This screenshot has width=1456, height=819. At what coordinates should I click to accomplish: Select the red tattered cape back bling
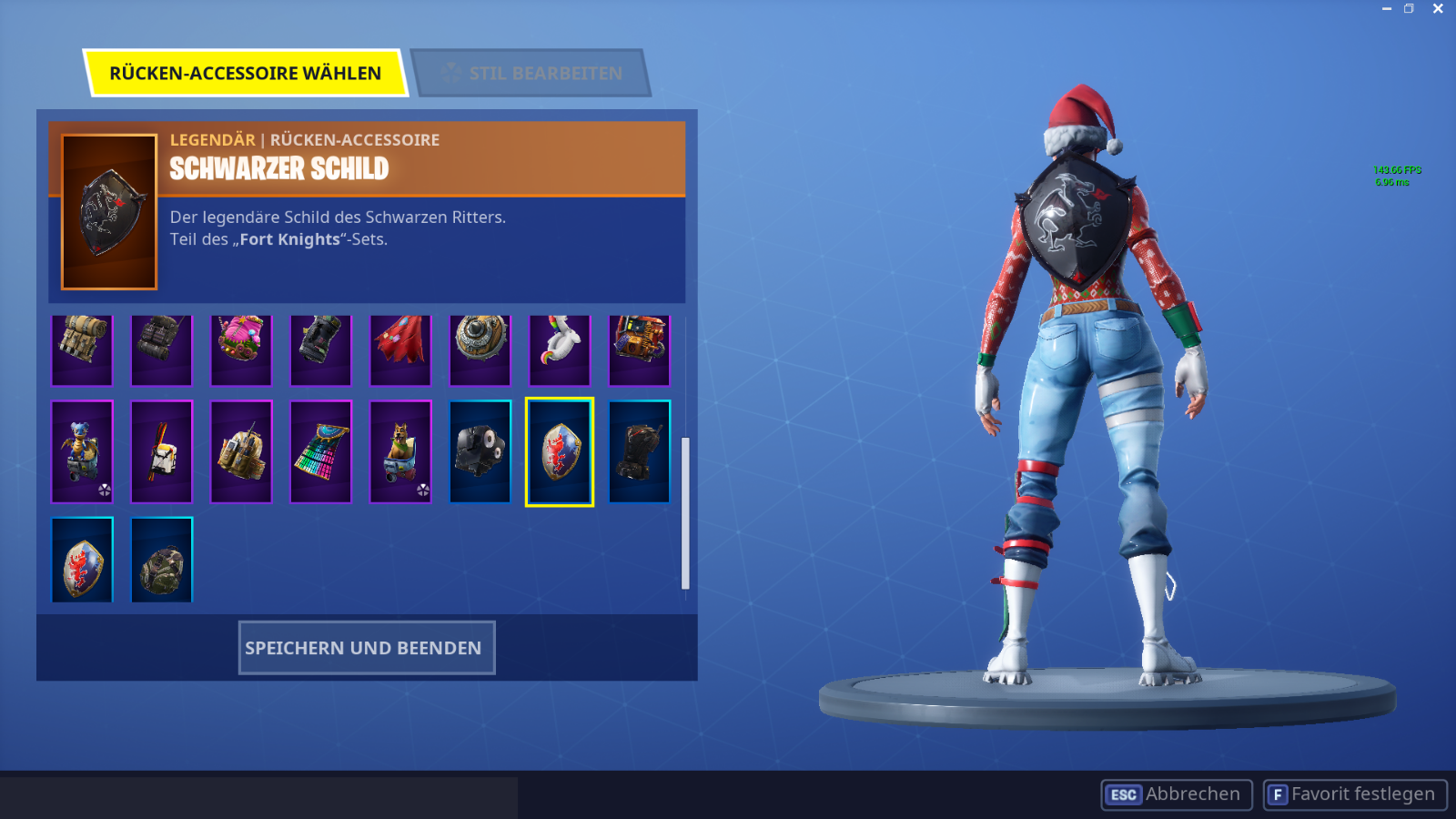tap(399, 350)
